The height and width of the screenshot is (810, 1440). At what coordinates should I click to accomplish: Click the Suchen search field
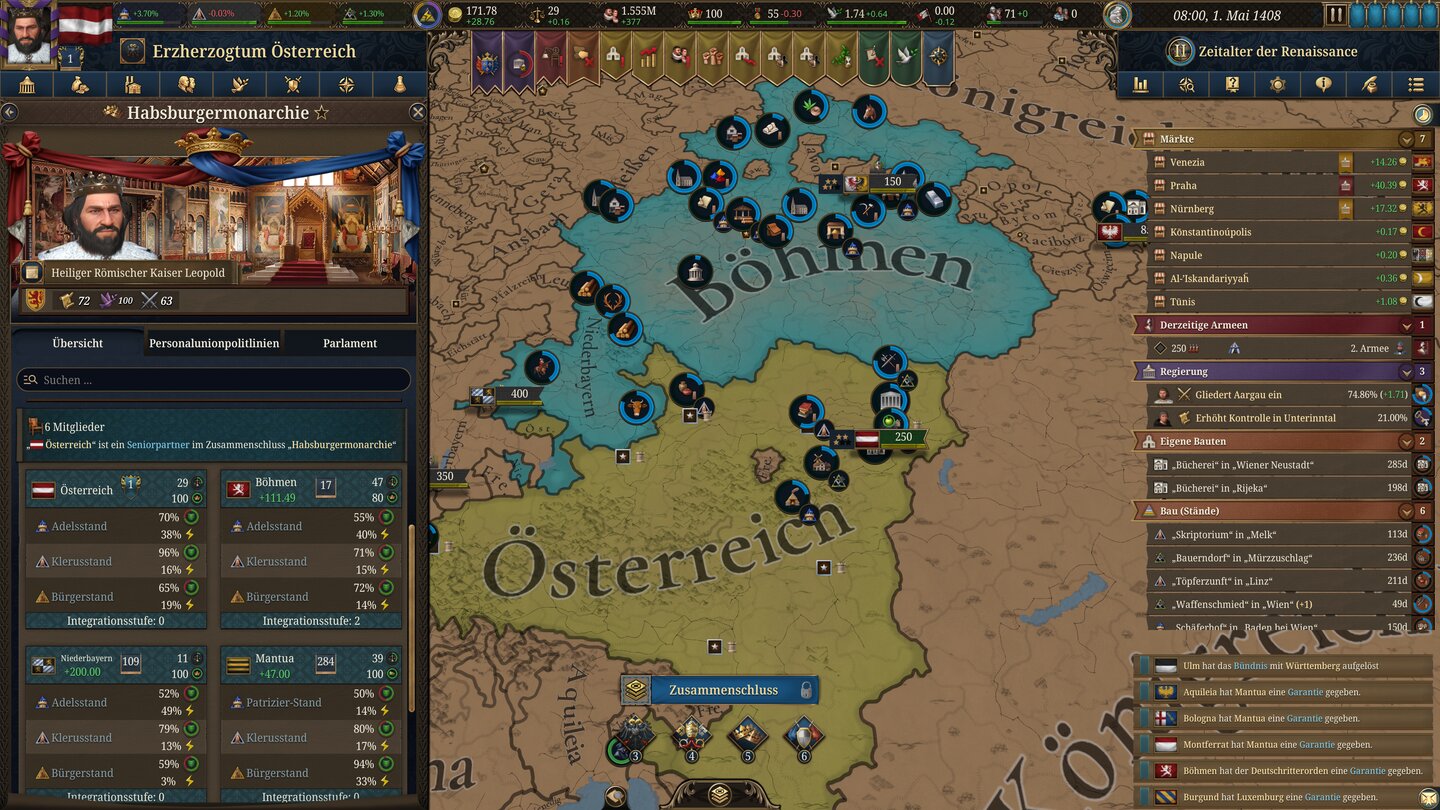(210, 379)
